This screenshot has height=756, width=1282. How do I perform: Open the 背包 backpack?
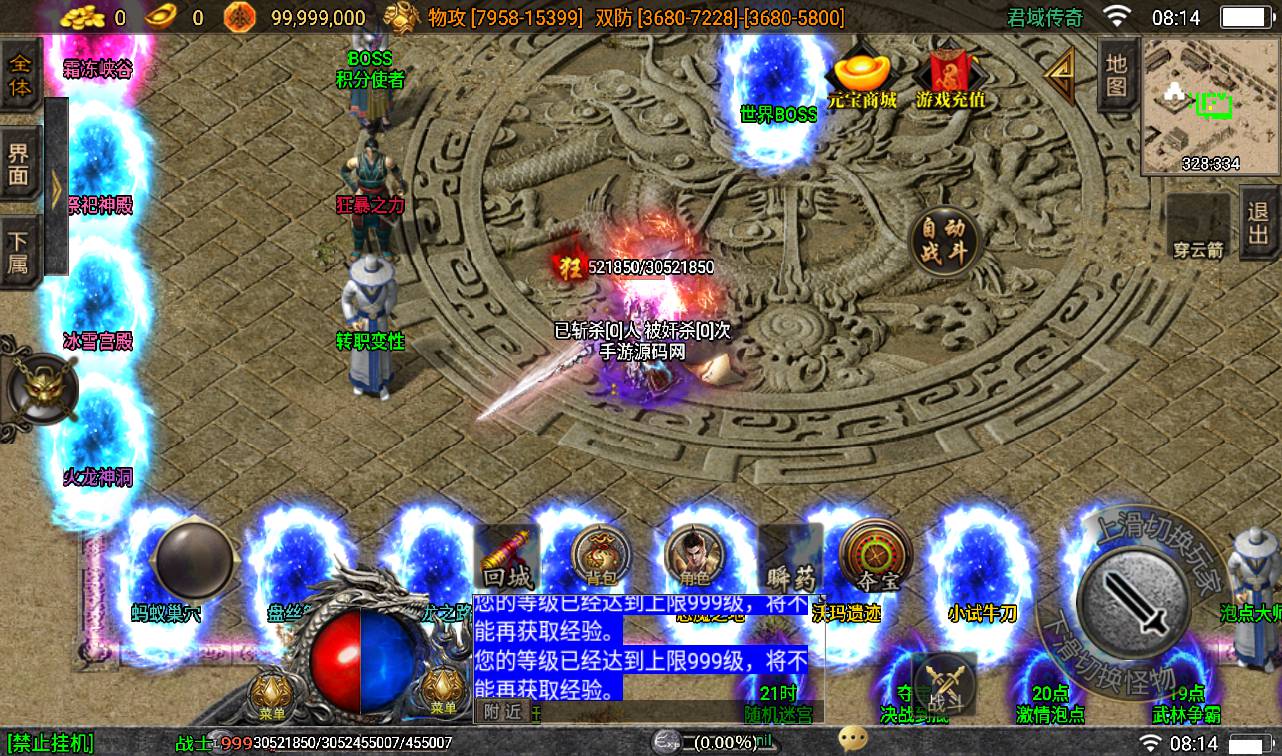(x=600, y=556)
